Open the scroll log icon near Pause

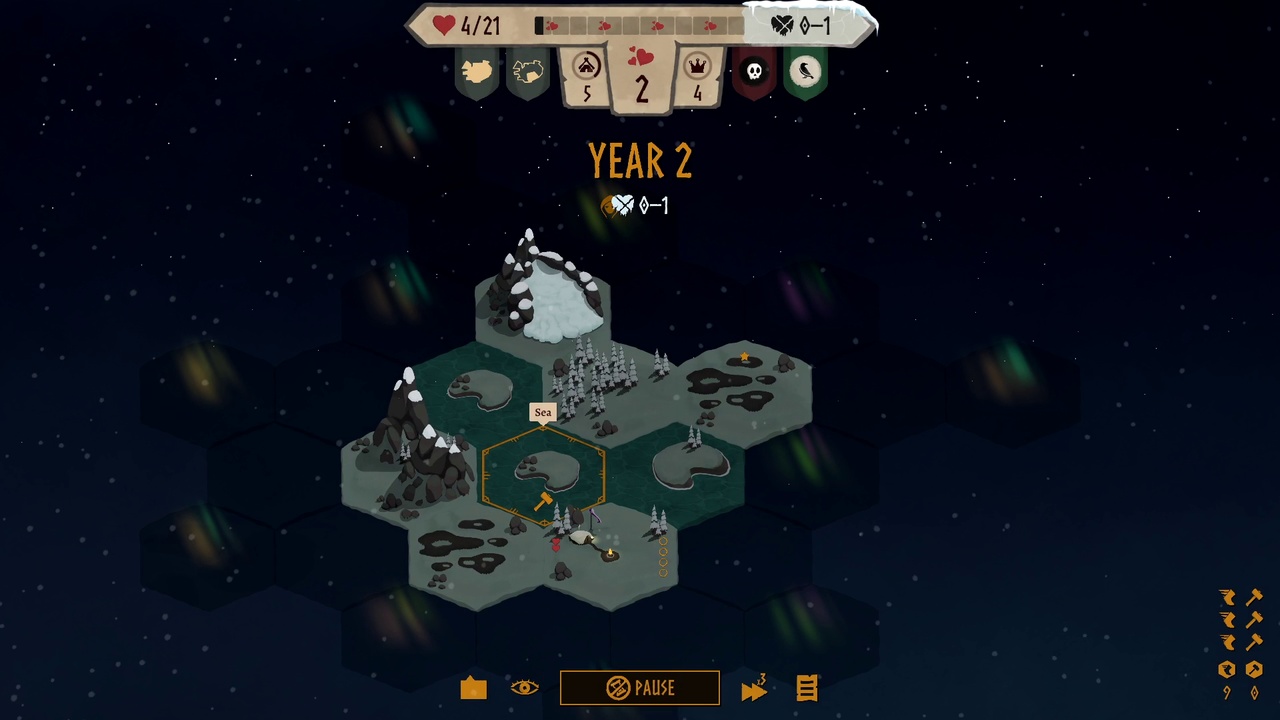coord(806,688)
